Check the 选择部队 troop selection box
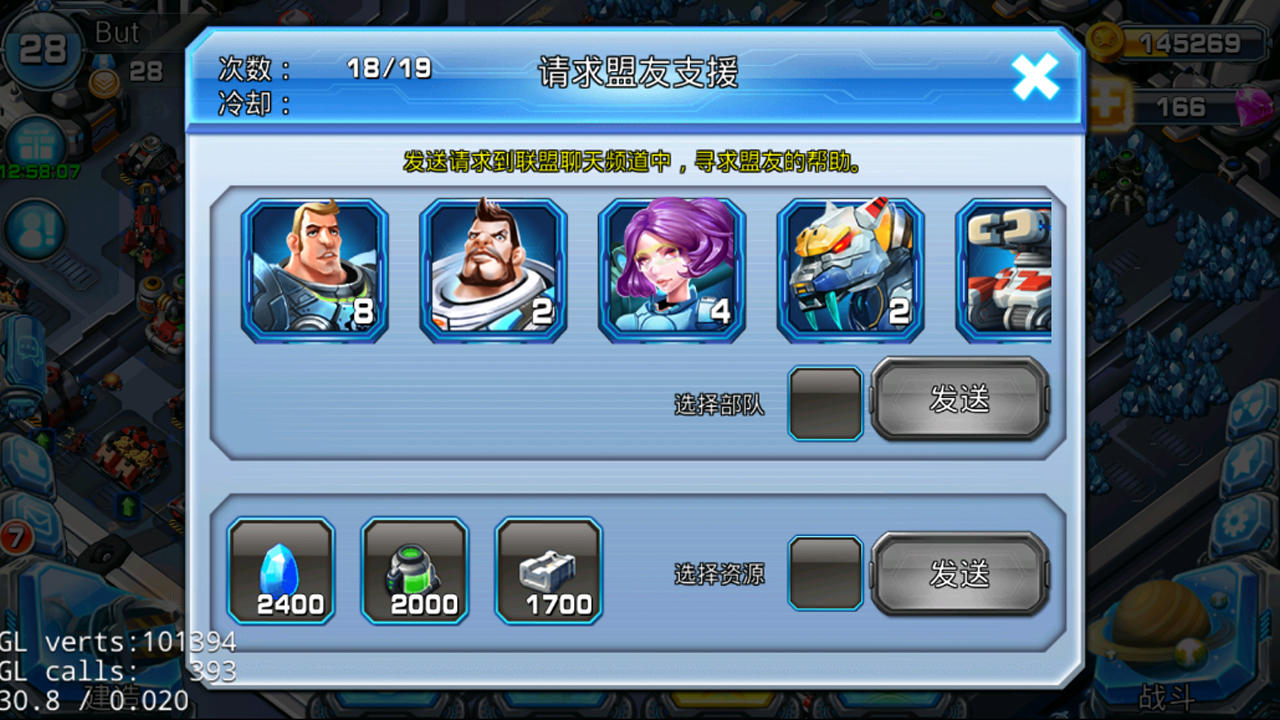The image size is (1280, 720). 826,404
